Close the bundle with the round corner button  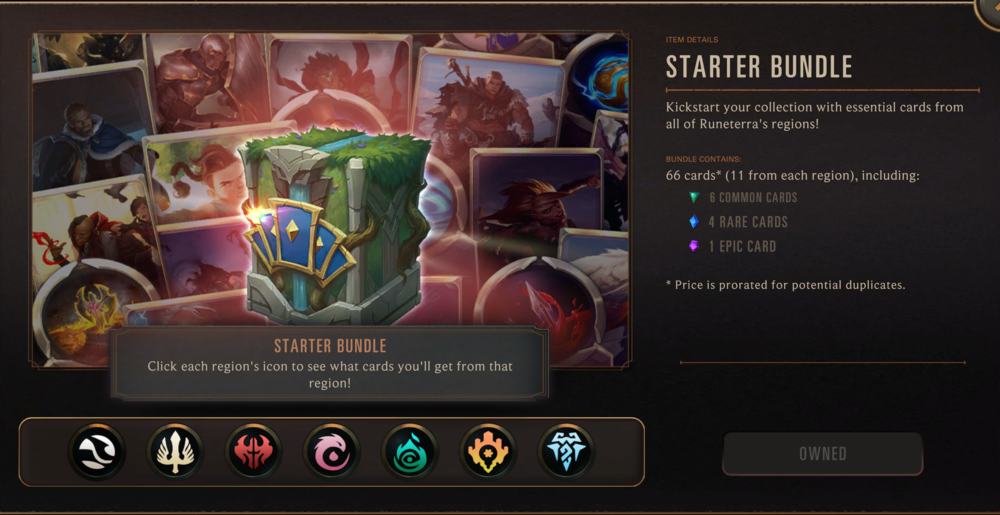(x=990, y=10)
